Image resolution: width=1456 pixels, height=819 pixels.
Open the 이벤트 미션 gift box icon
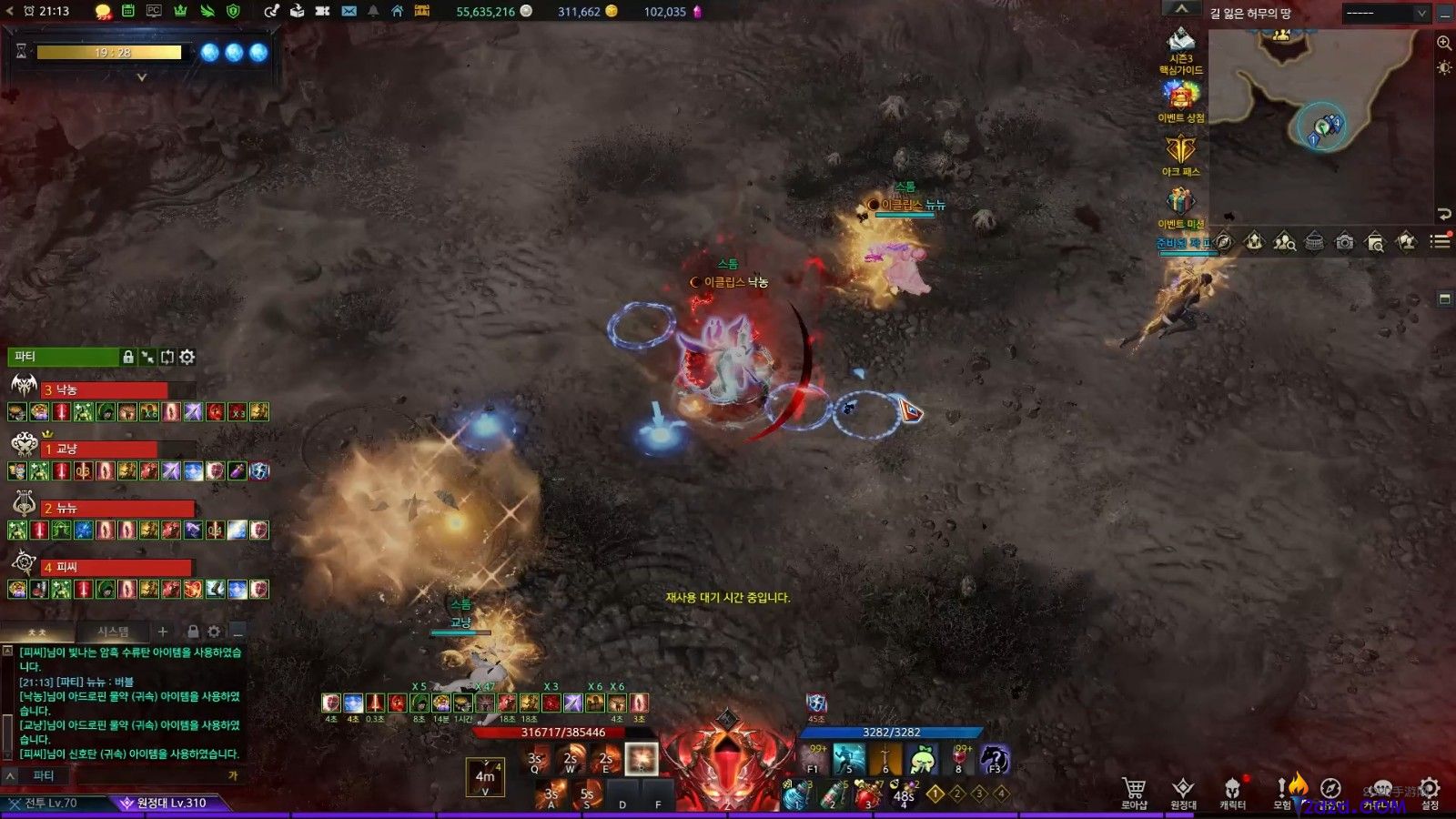[1180, 206]
